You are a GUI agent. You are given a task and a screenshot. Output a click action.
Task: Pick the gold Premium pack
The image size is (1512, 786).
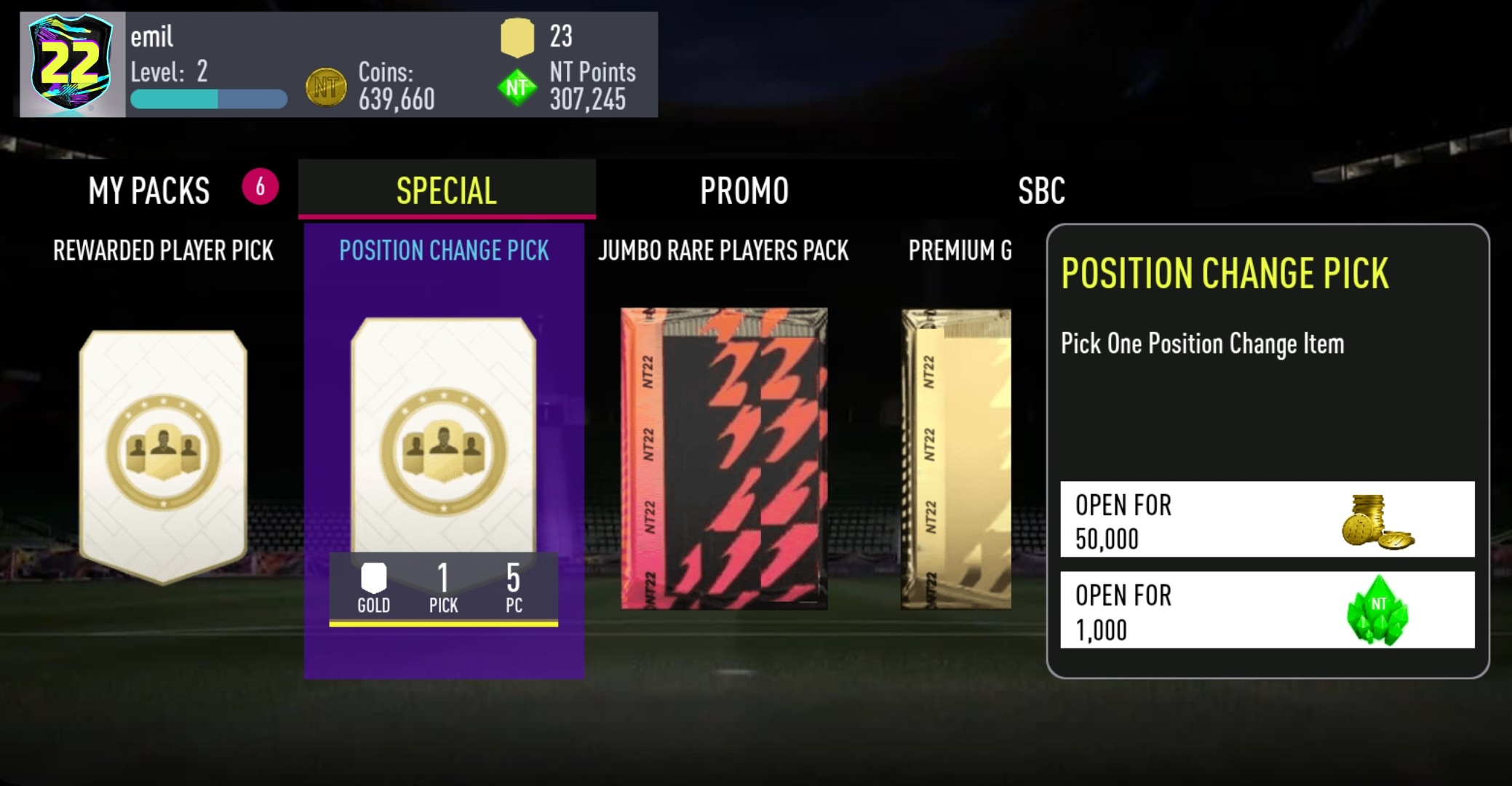coord(956,458)
